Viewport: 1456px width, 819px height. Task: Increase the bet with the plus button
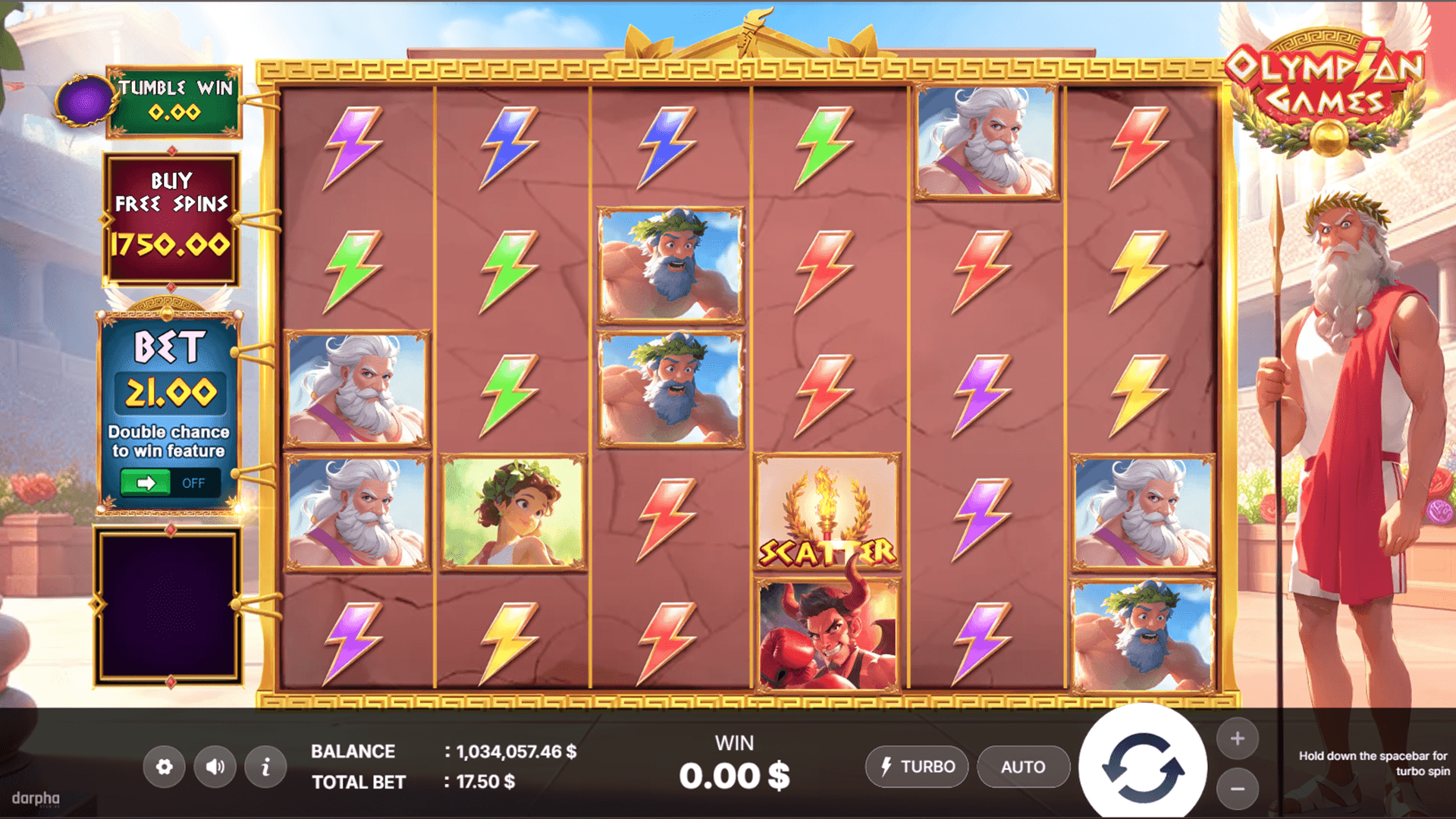coord(1238,739)
